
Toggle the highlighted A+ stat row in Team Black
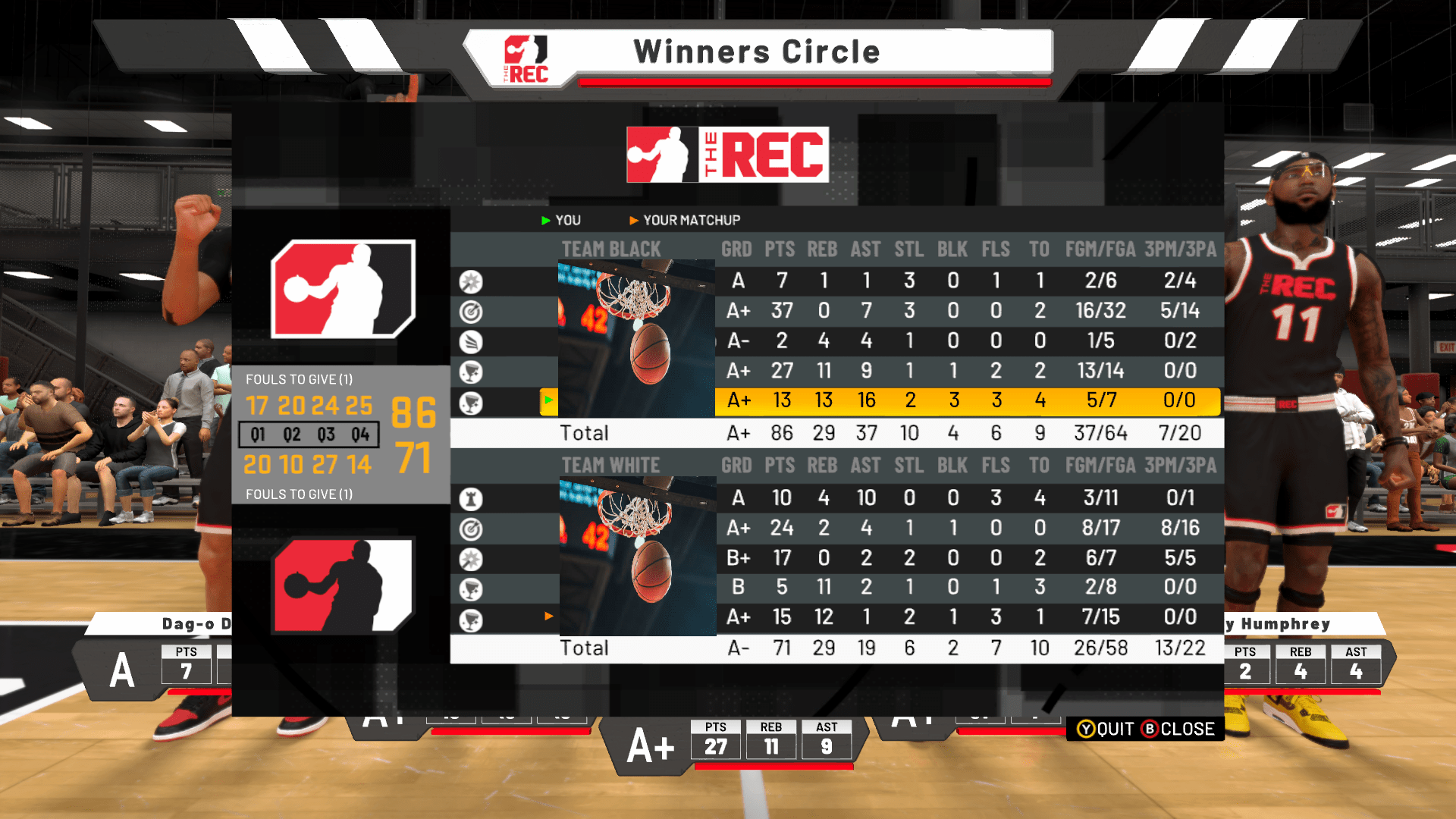point(834,401)
